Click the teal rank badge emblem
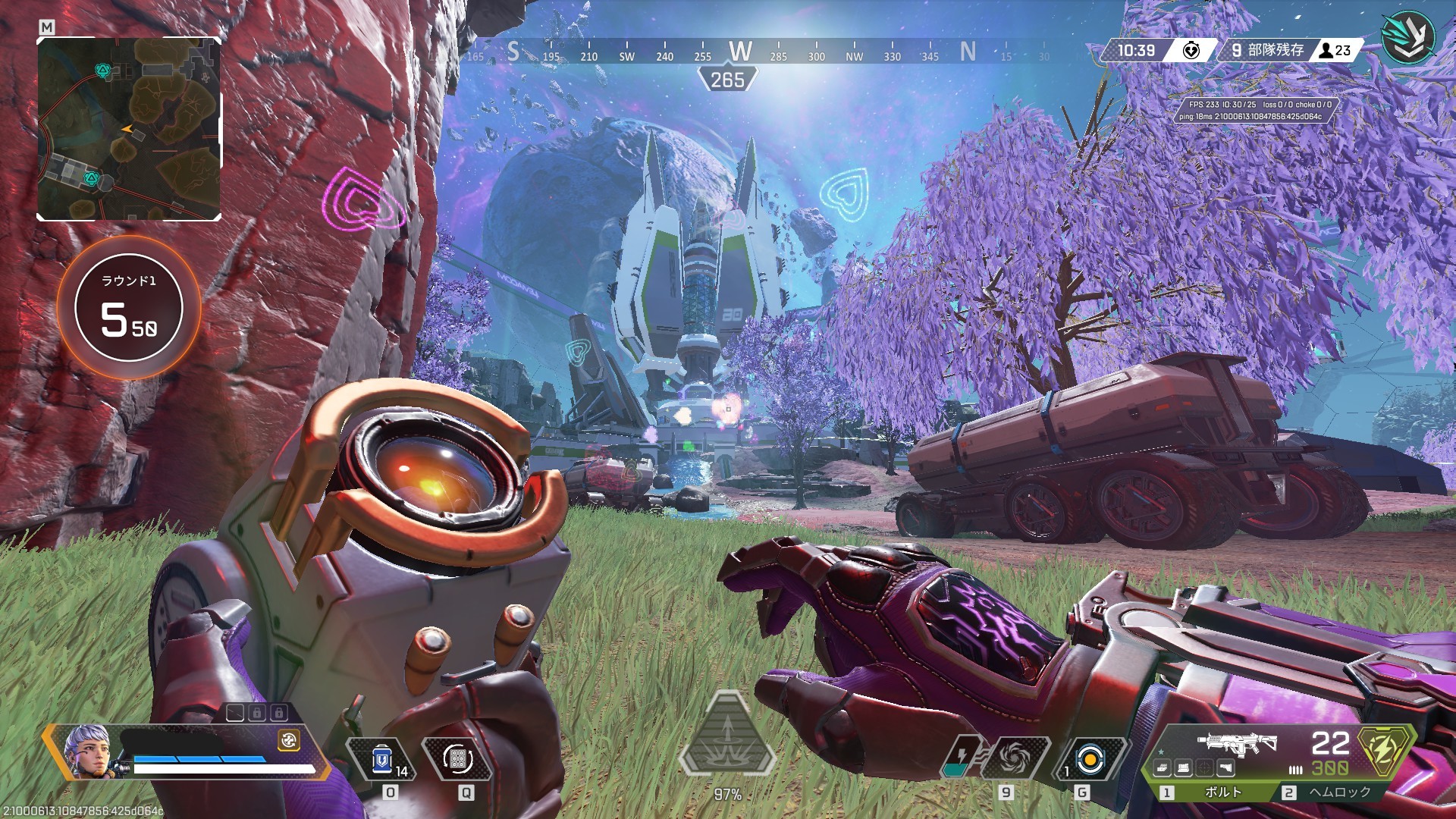Screen dimensions: 1456x819 (1407, 38)
